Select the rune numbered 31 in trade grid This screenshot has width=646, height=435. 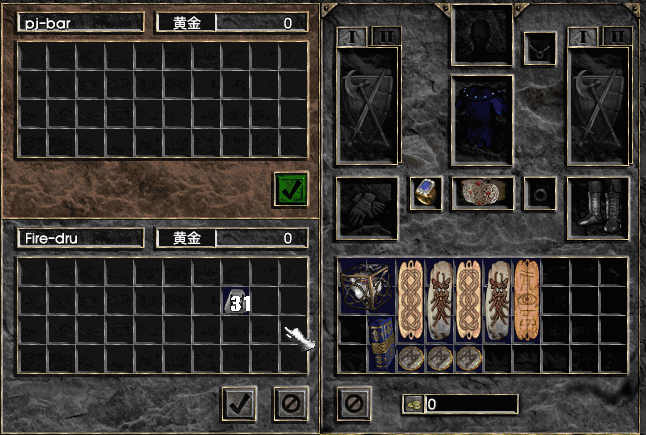pyautogui.click(x=237, y=302)
